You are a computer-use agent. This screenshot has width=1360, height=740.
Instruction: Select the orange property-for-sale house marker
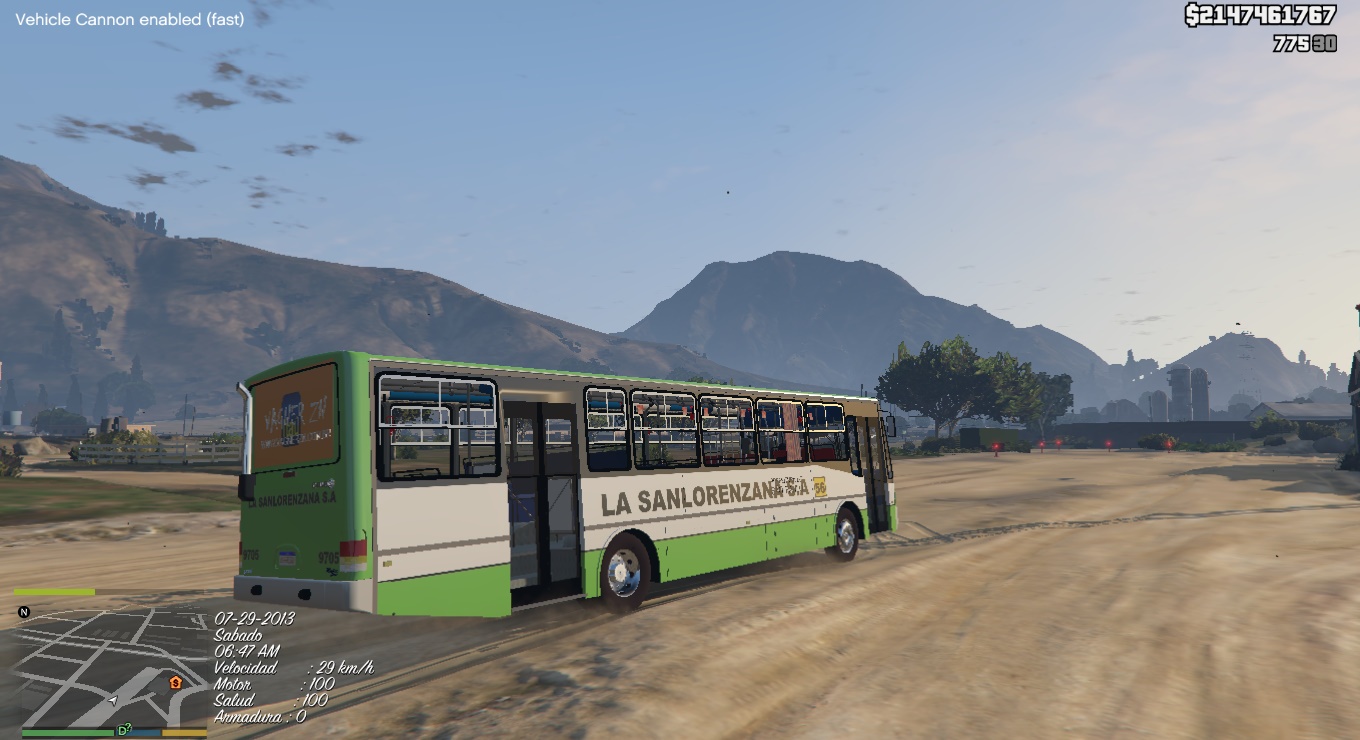click(176, 683)
